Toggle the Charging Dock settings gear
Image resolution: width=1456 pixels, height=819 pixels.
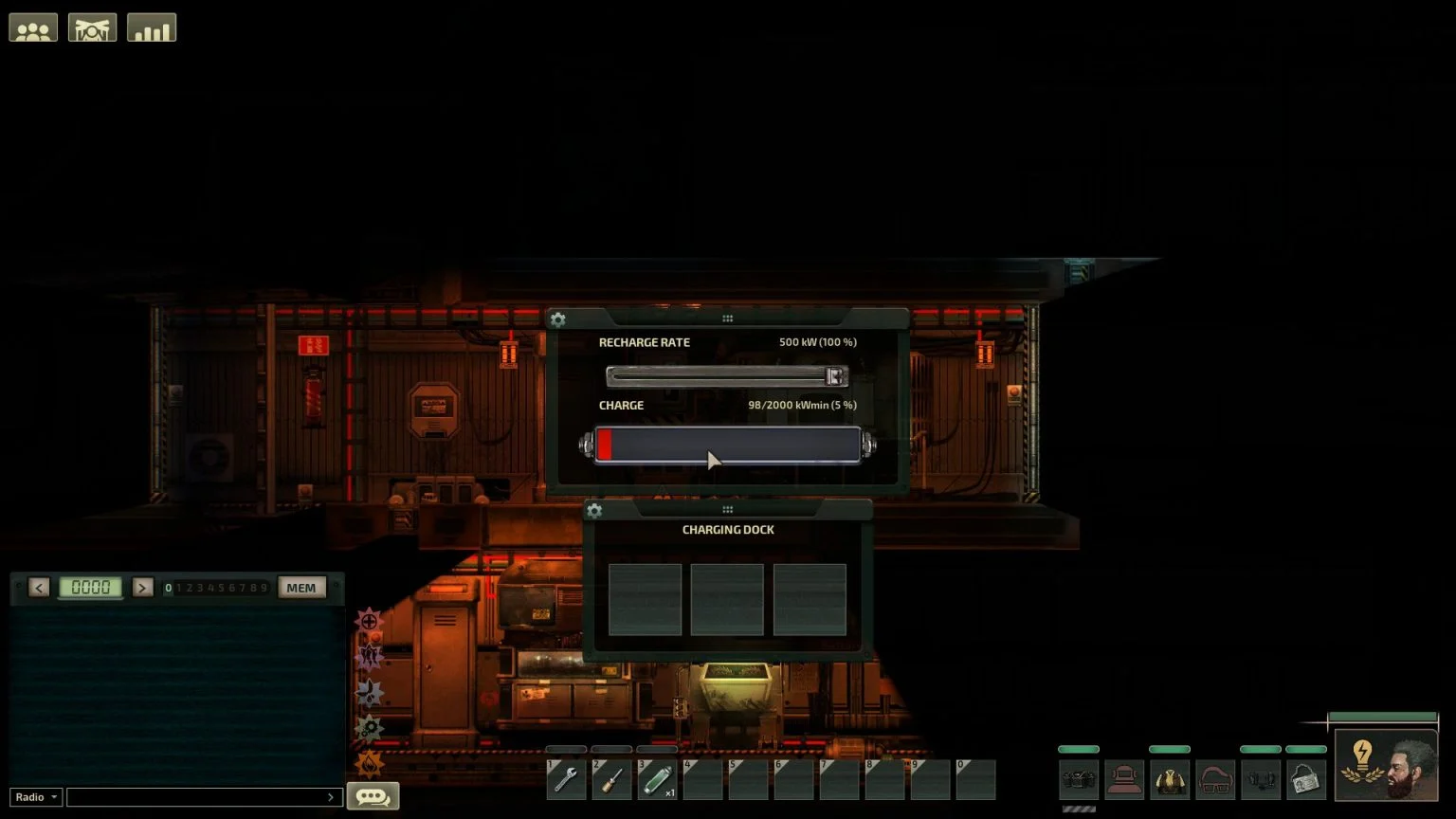pyautogui.click(x=593, y=510)
